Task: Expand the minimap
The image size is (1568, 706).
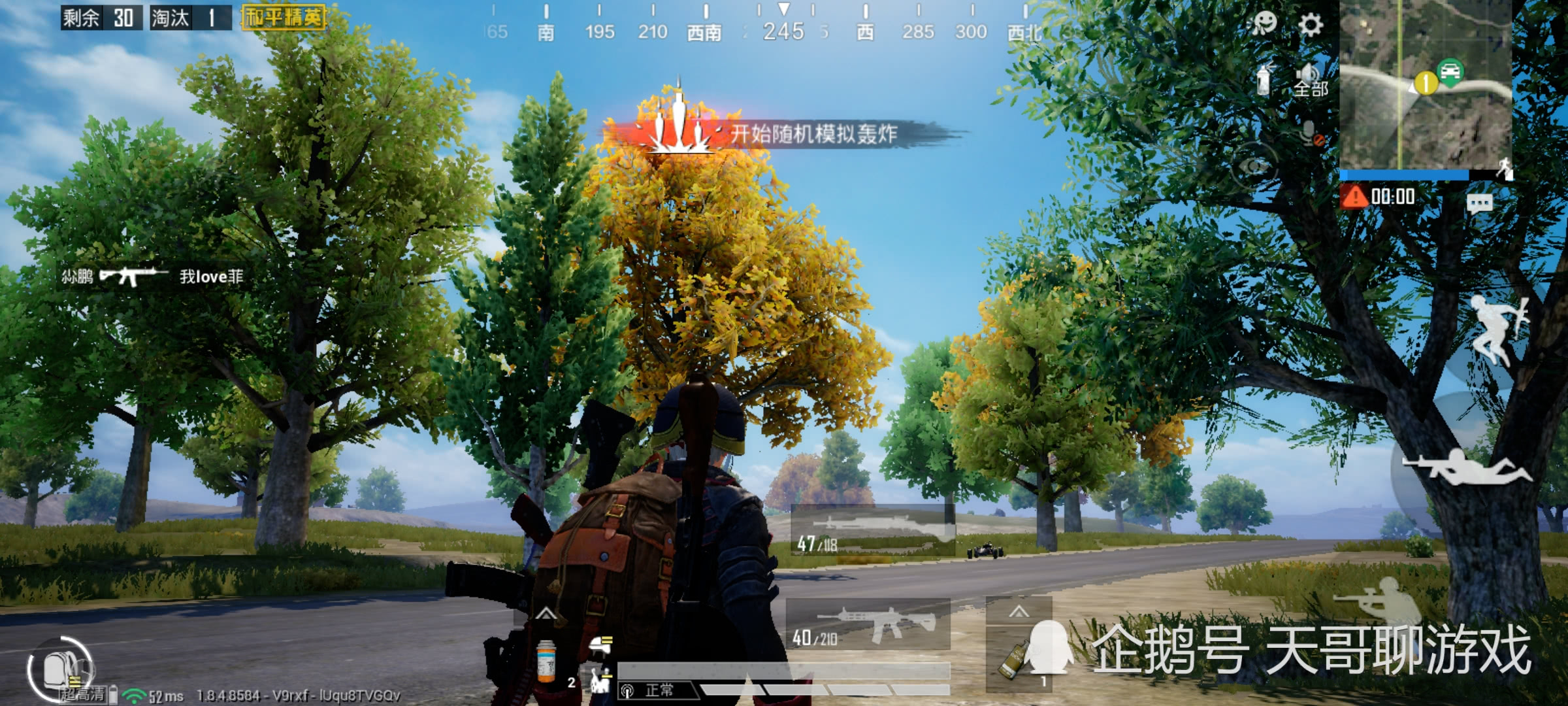Action: [x=1425, y=85]
